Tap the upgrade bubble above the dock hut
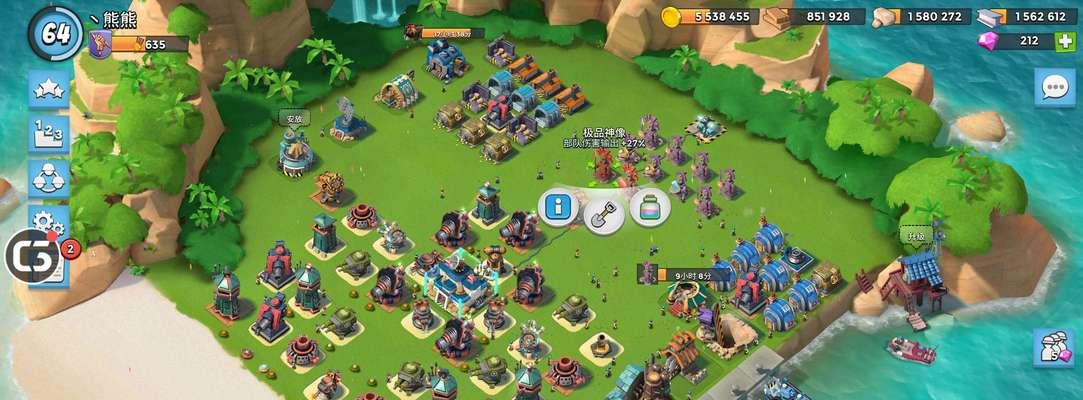Viewport: 1083px width, 400px height. (x=914, y=235)
